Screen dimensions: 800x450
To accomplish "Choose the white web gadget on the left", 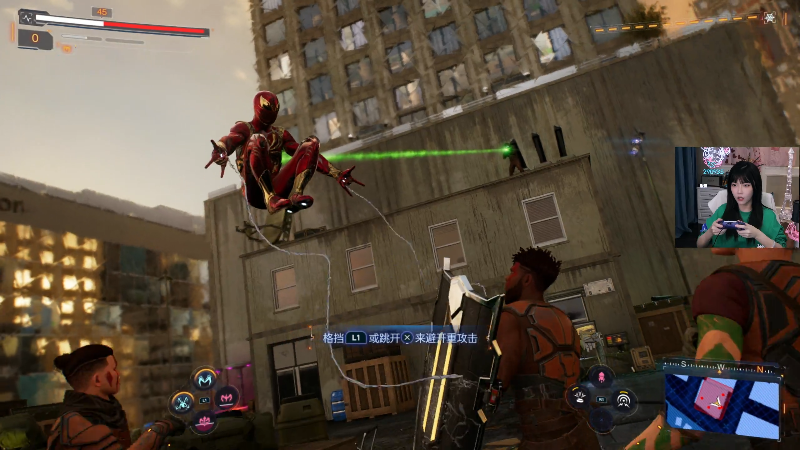I will [579, 399].
